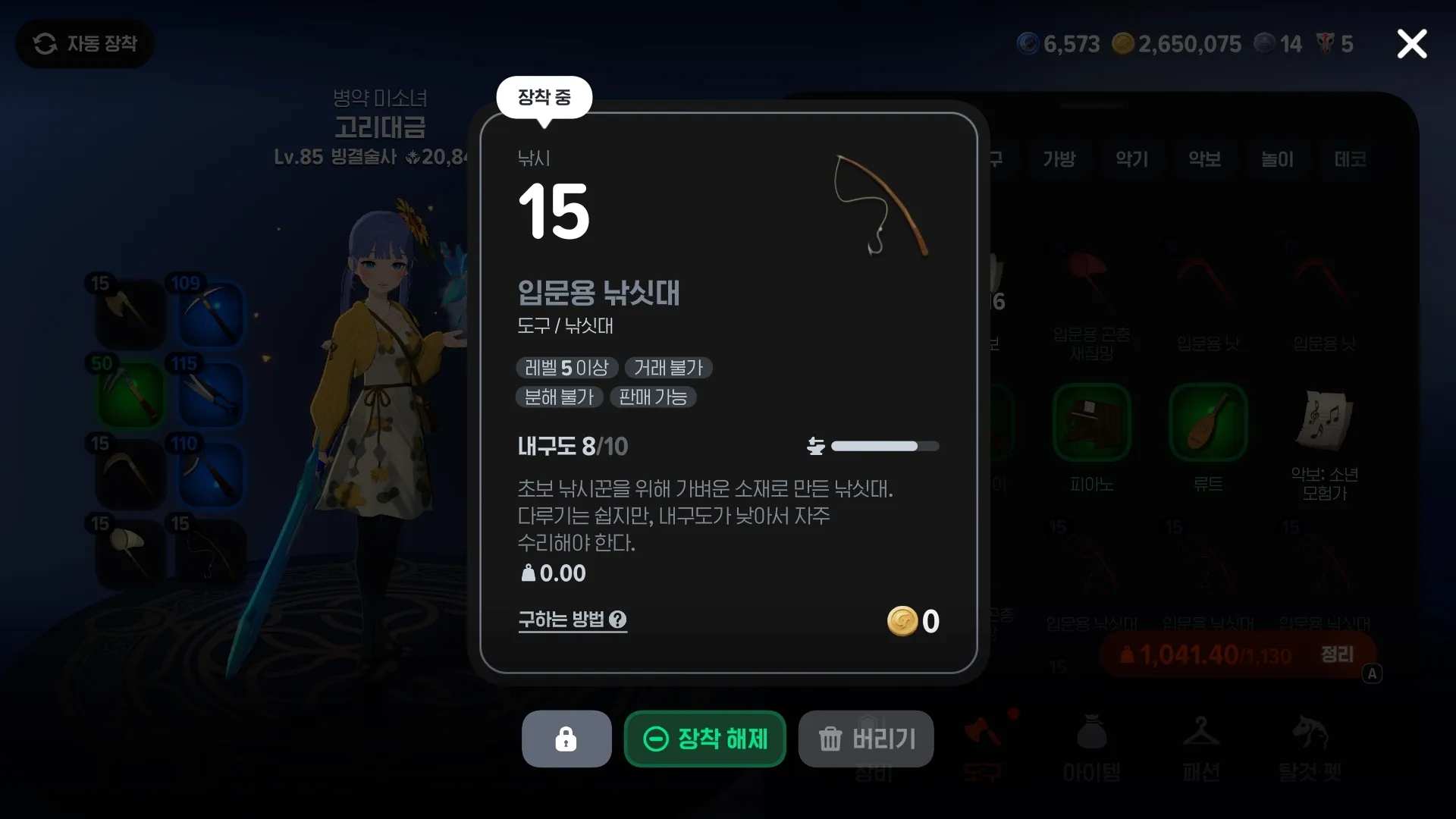Click the 구하는 방법 link
The width and height of the screenshot is (1456, 819).
[563, 620]
